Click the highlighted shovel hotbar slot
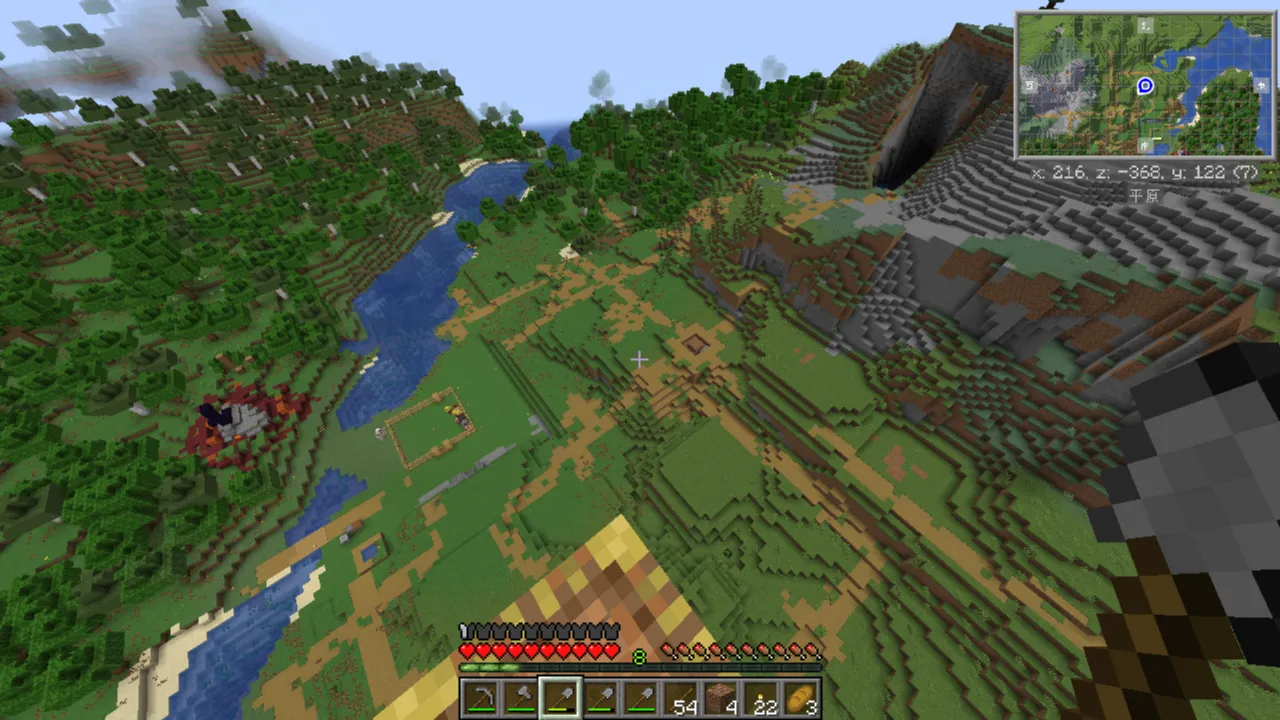 pyautogui.click(x=560, y=698)
